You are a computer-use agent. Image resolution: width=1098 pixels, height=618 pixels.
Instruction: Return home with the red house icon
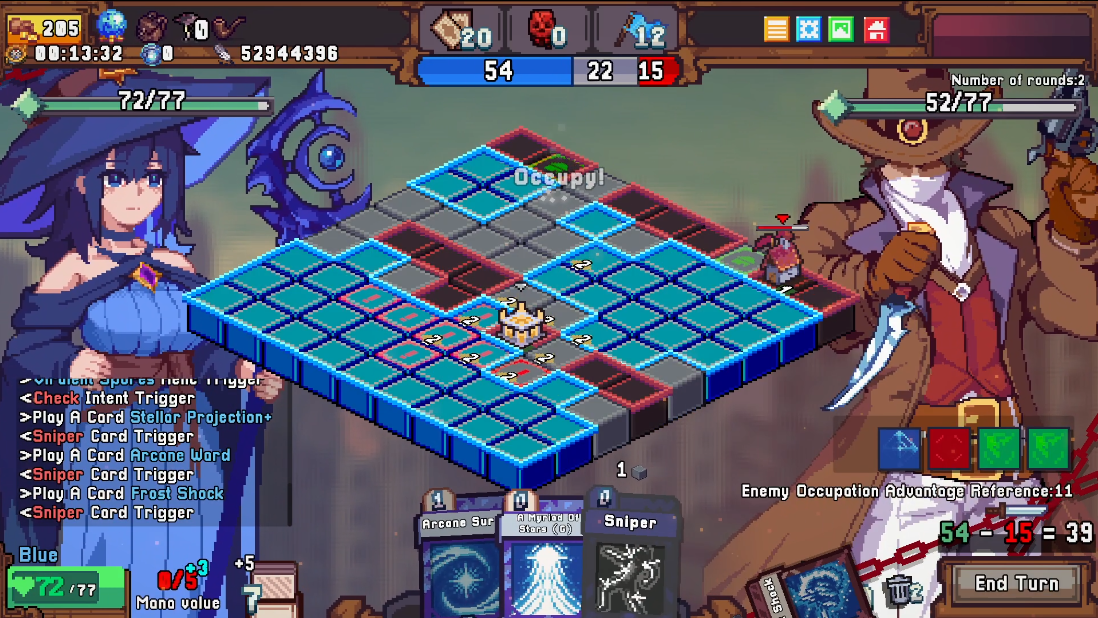pyautogui.click(x=875, y=28)
